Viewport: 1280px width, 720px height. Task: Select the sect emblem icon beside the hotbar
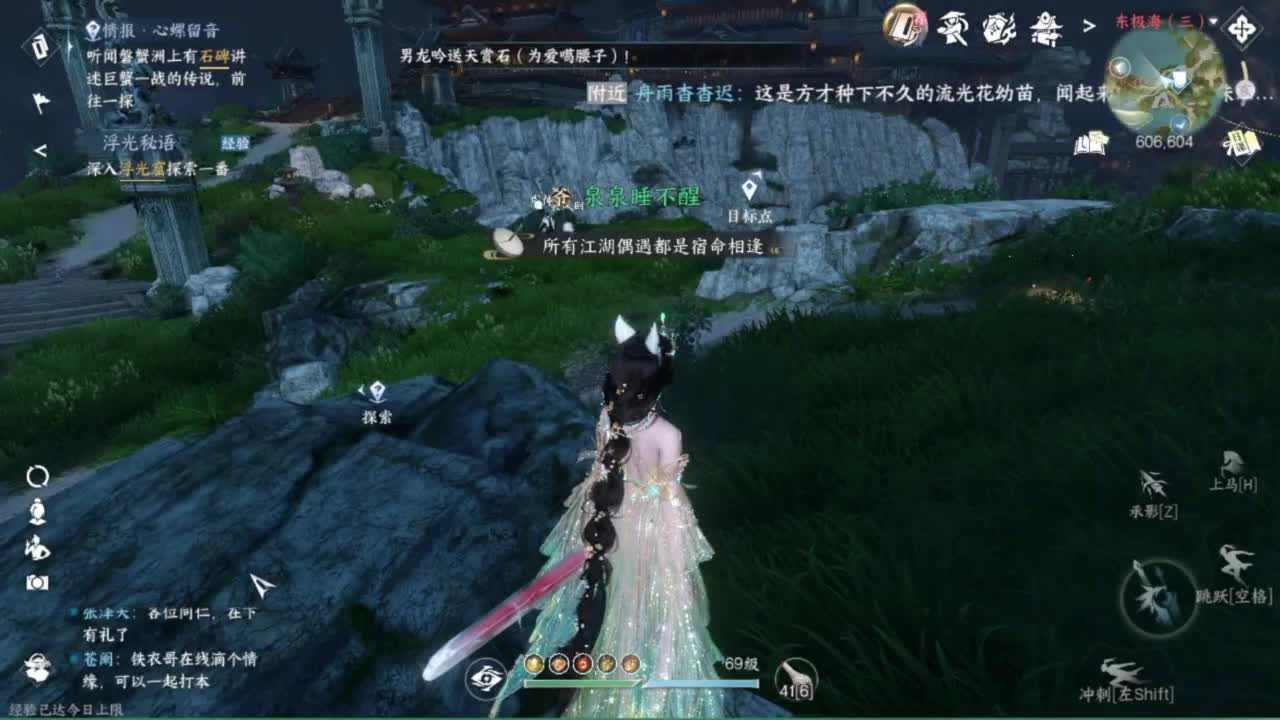point(487,679)
